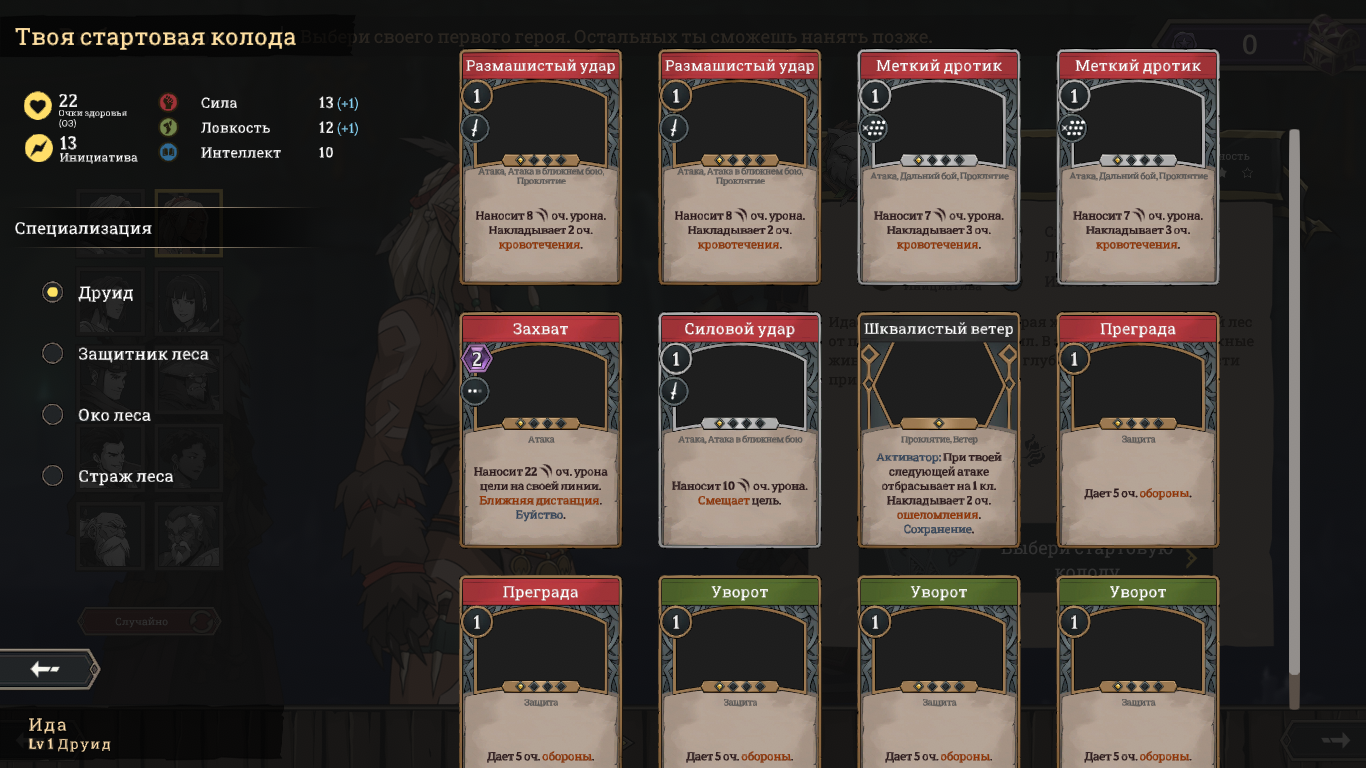The image size is (1366, 768).
Task: Go back with the left arrow button
Action: tap(47, 669)
